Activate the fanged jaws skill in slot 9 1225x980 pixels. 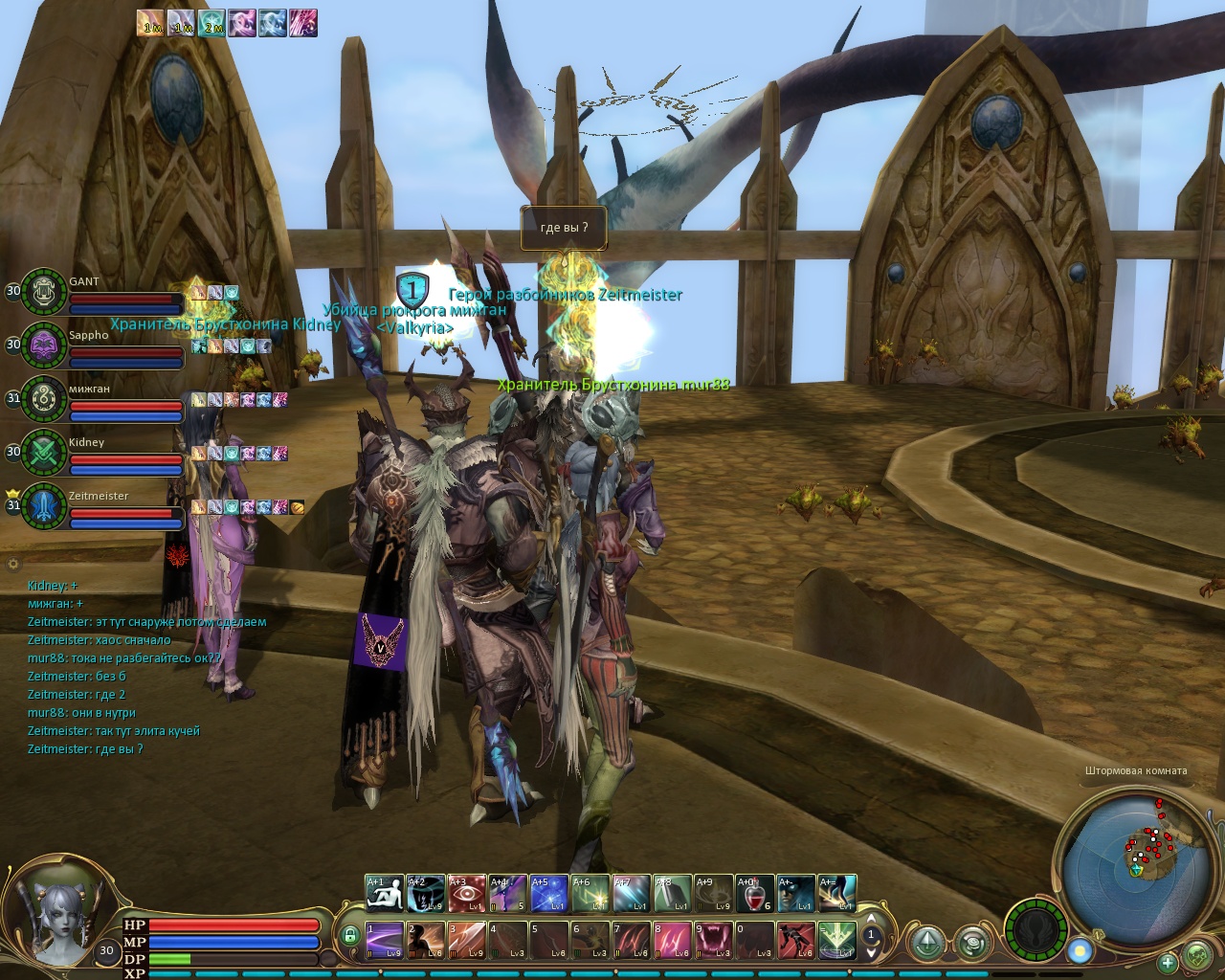tap(713, 940)
